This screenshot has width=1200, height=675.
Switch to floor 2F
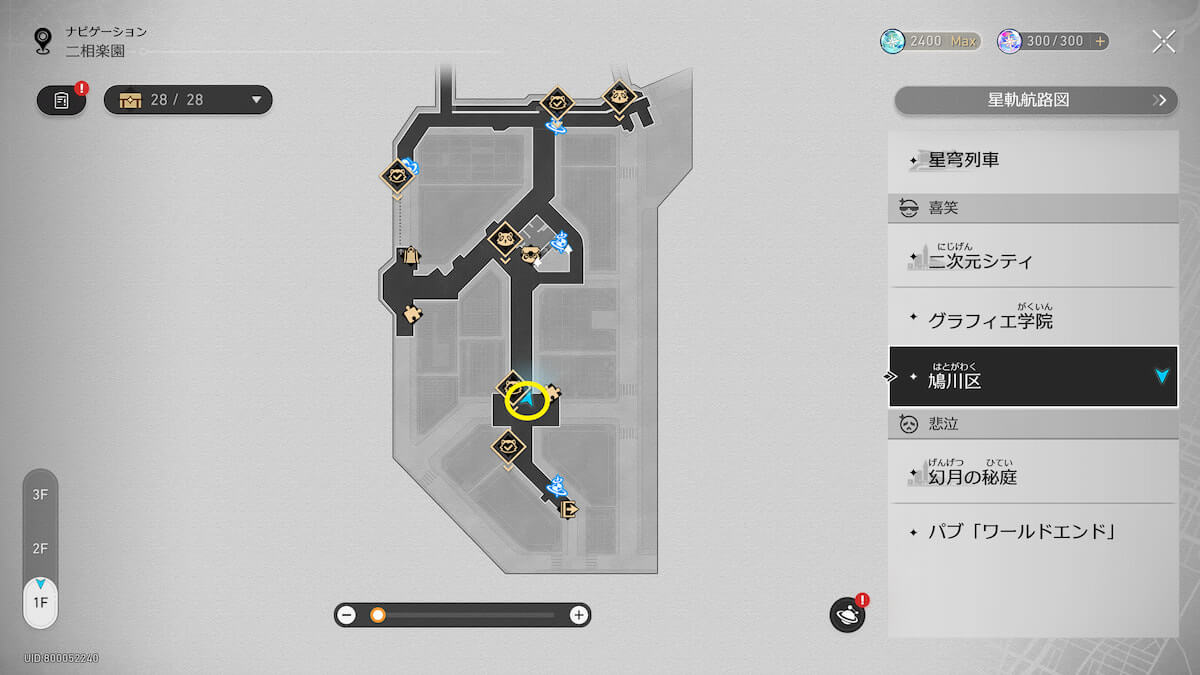[x=40, y=548]
